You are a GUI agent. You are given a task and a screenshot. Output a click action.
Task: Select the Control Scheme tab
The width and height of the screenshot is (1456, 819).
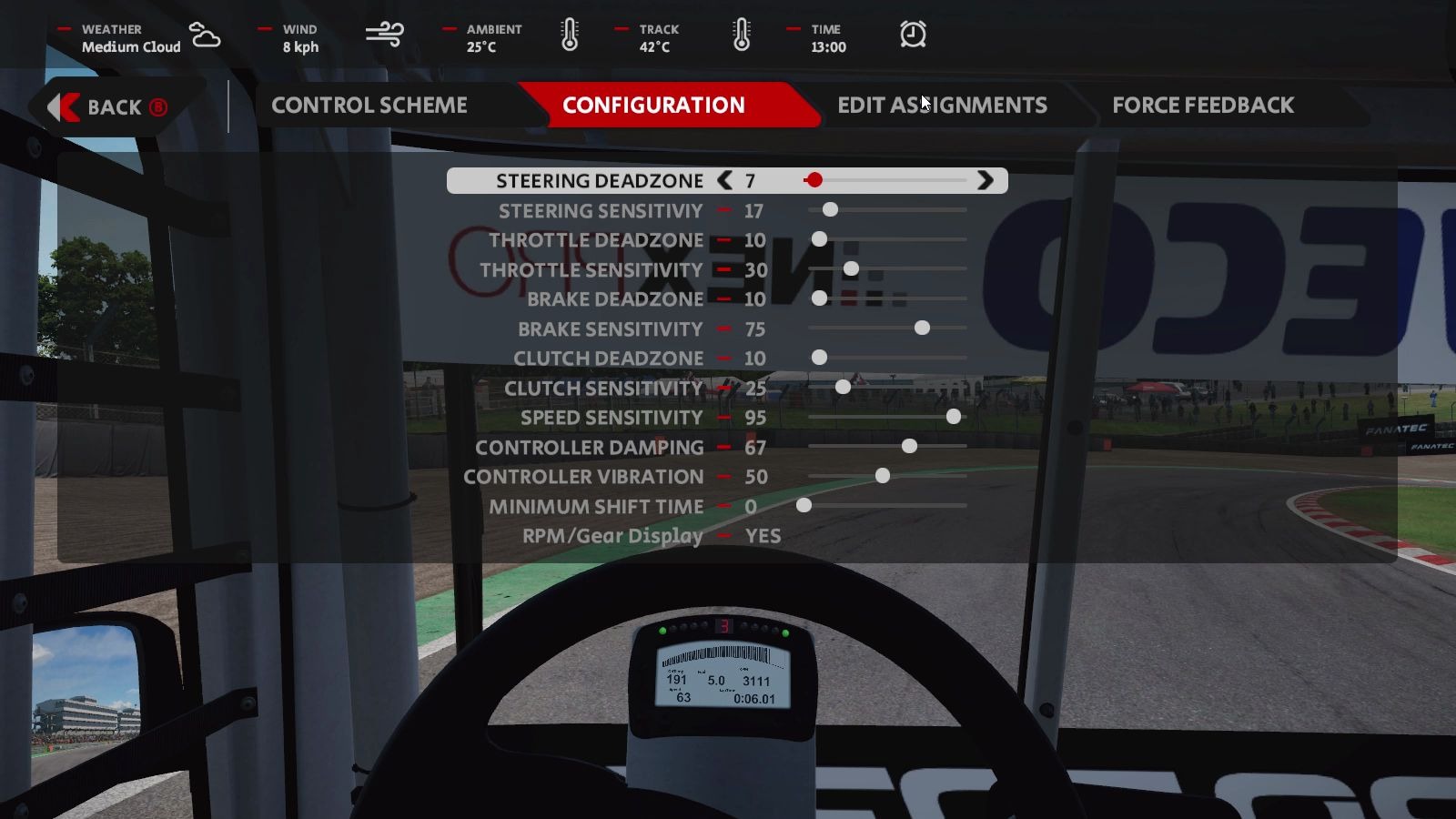(369, 105)
